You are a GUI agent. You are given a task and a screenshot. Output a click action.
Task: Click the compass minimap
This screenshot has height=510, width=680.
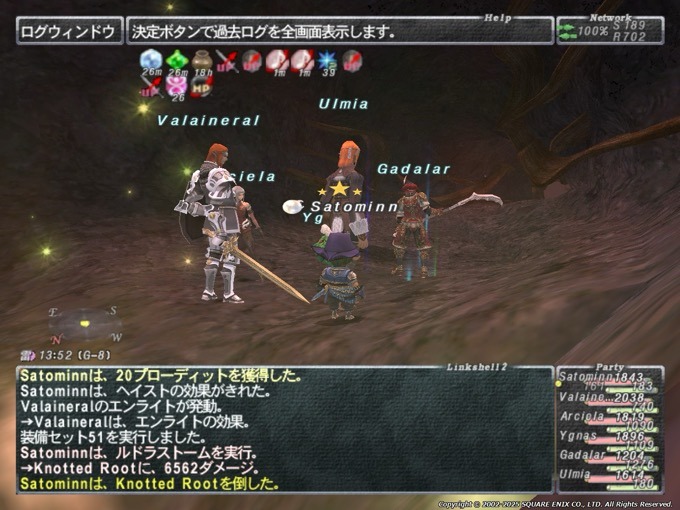point(85,324)
